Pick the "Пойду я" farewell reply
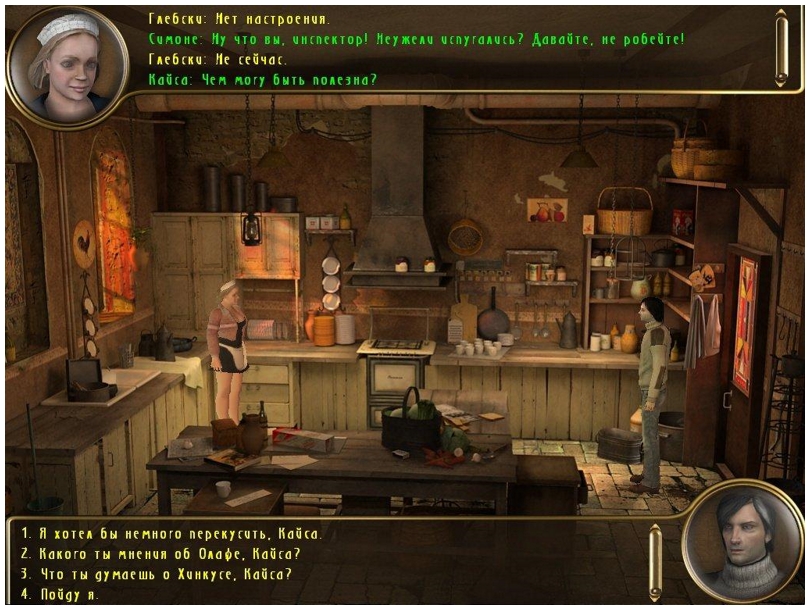Viewport: 810px width, 610px height. pyautogui.click(x=60, y=594)
